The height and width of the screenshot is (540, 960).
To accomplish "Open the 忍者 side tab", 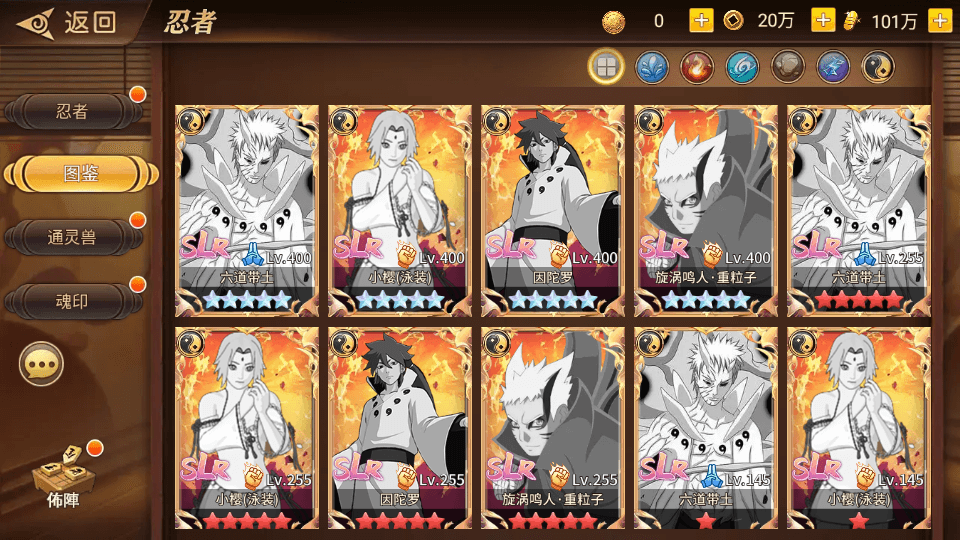I will click(x=72, y=112).
